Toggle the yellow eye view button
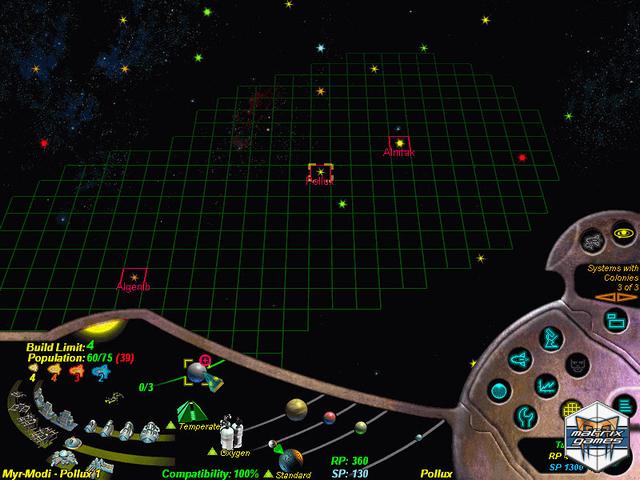Viewport: 640px width, 480px height. point(625,233)
